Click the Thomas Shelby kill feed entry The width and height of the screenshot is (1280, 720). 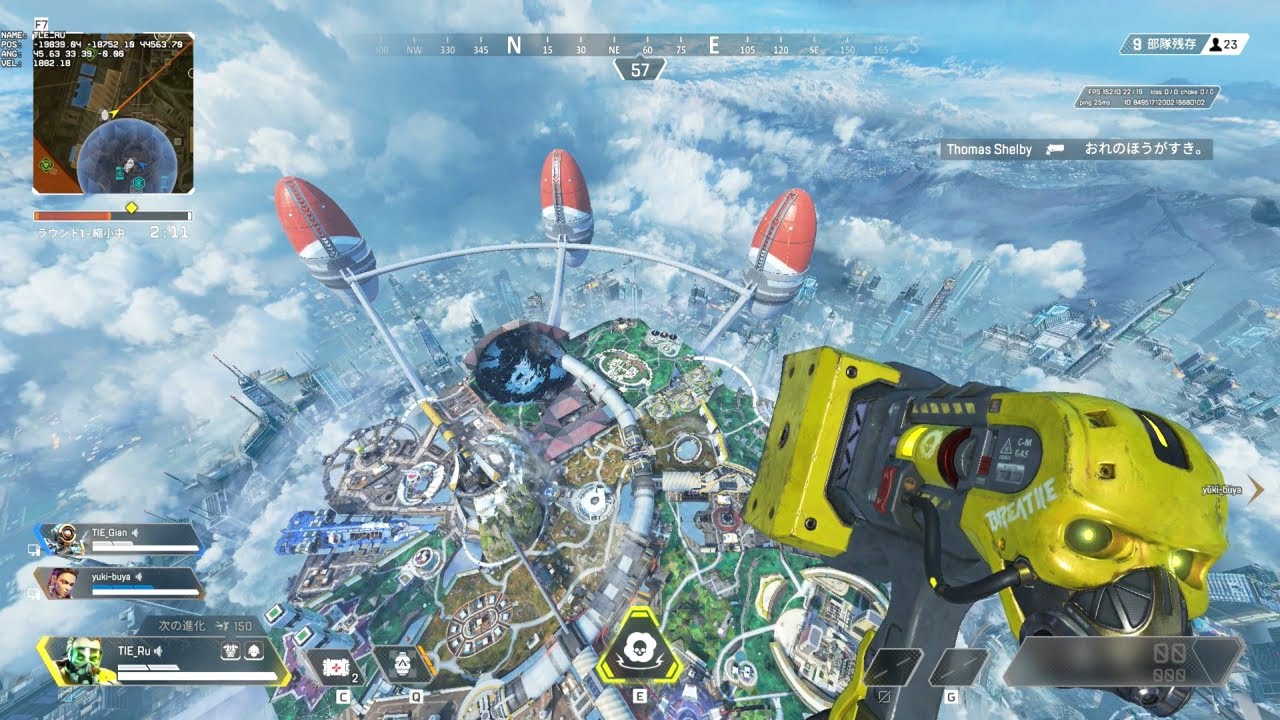[x=1076, y=149]
